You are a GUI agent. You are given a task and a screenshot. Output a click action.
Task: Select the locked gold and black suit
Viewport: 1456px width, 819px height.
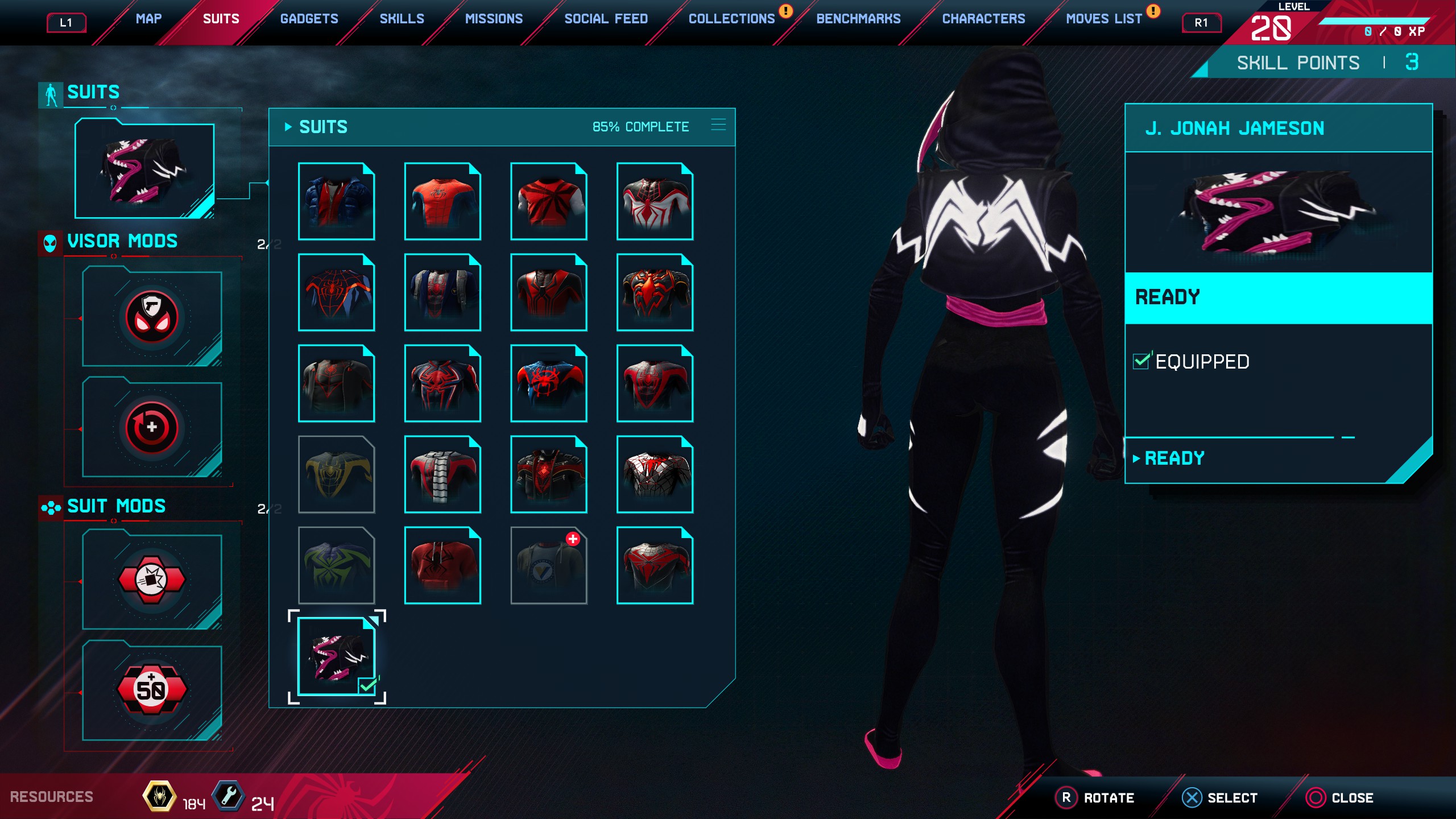[336, 474]
